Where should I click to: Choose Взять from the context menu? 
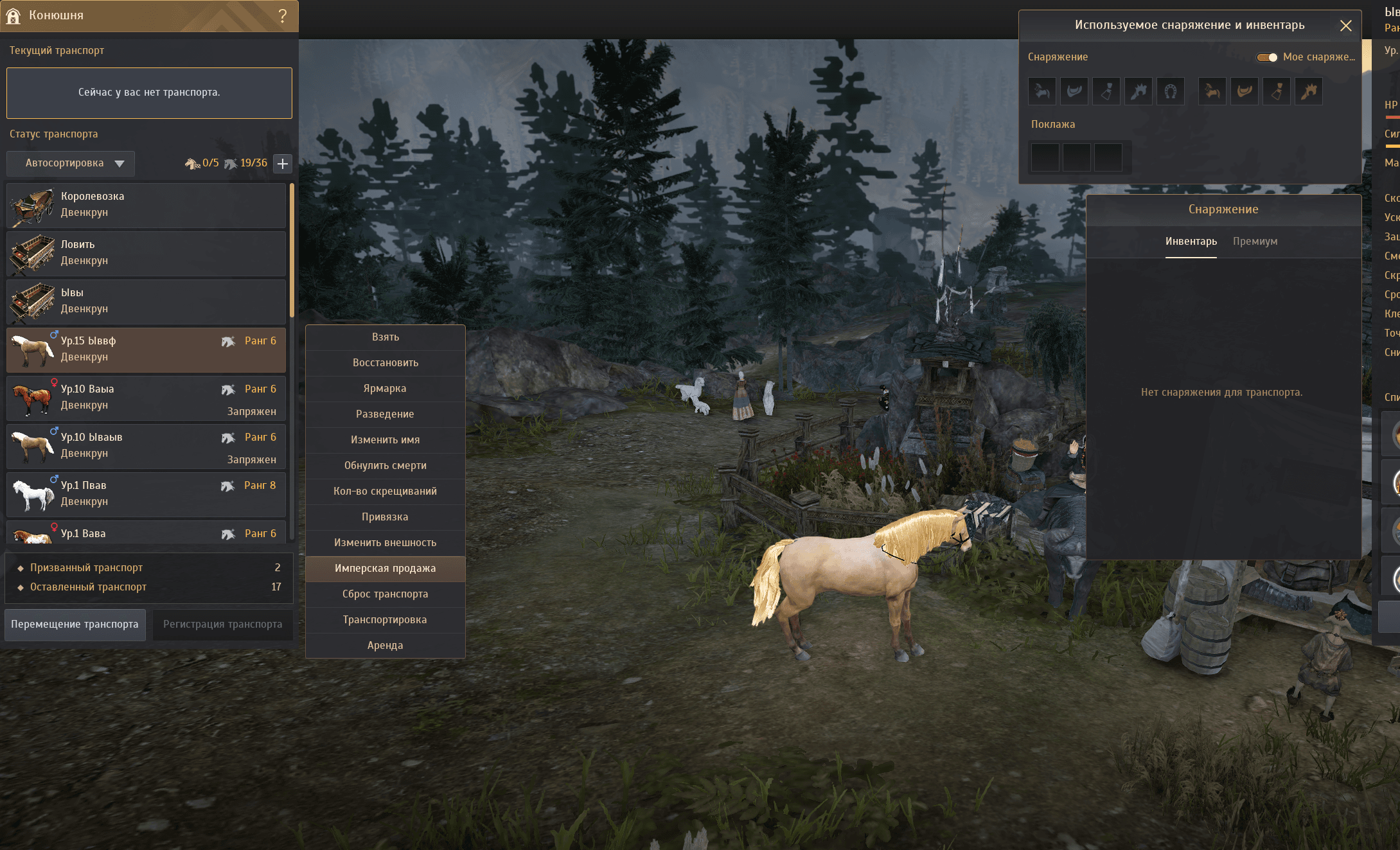click(385, 337)
